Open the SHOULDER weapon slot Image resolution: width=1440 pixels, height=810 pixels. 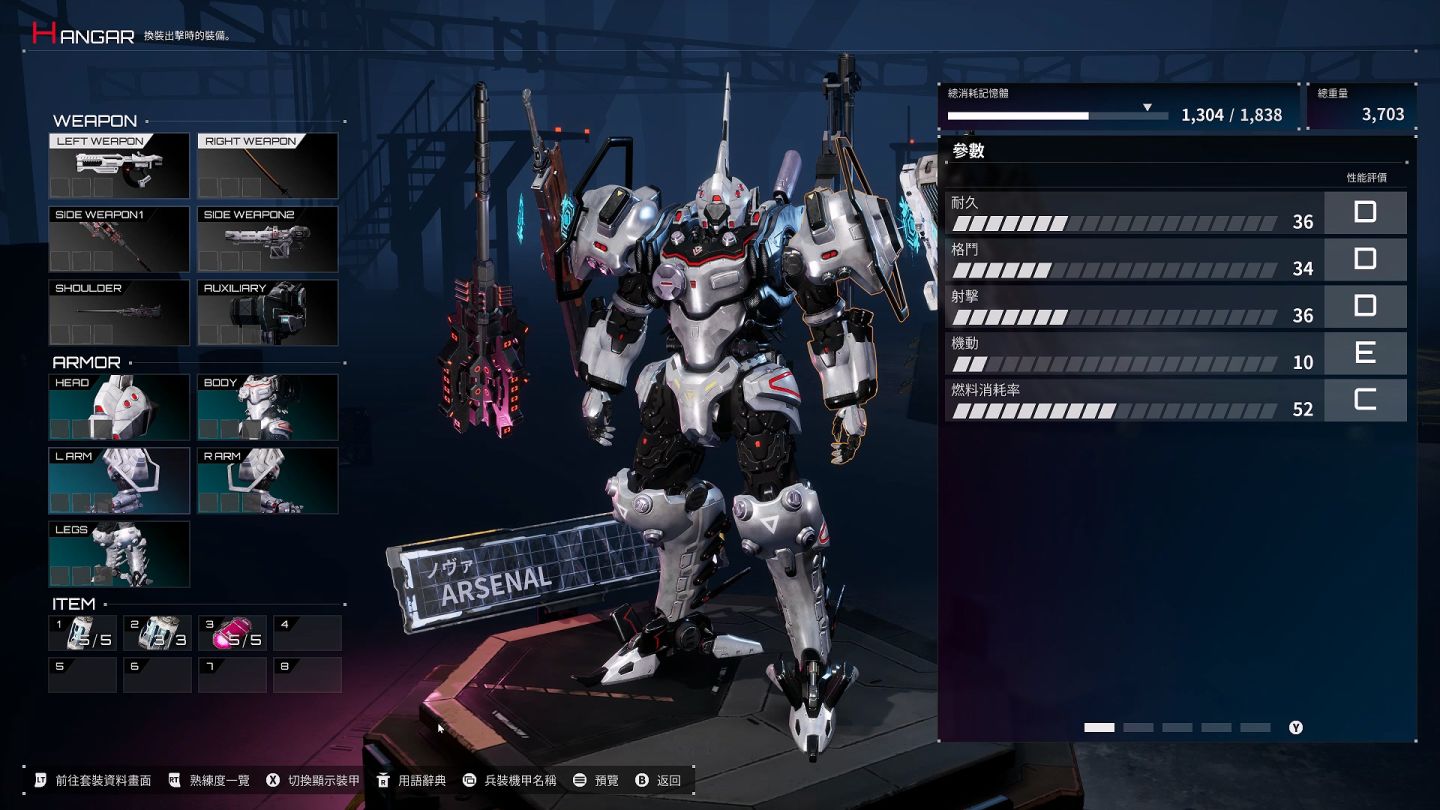119,312
